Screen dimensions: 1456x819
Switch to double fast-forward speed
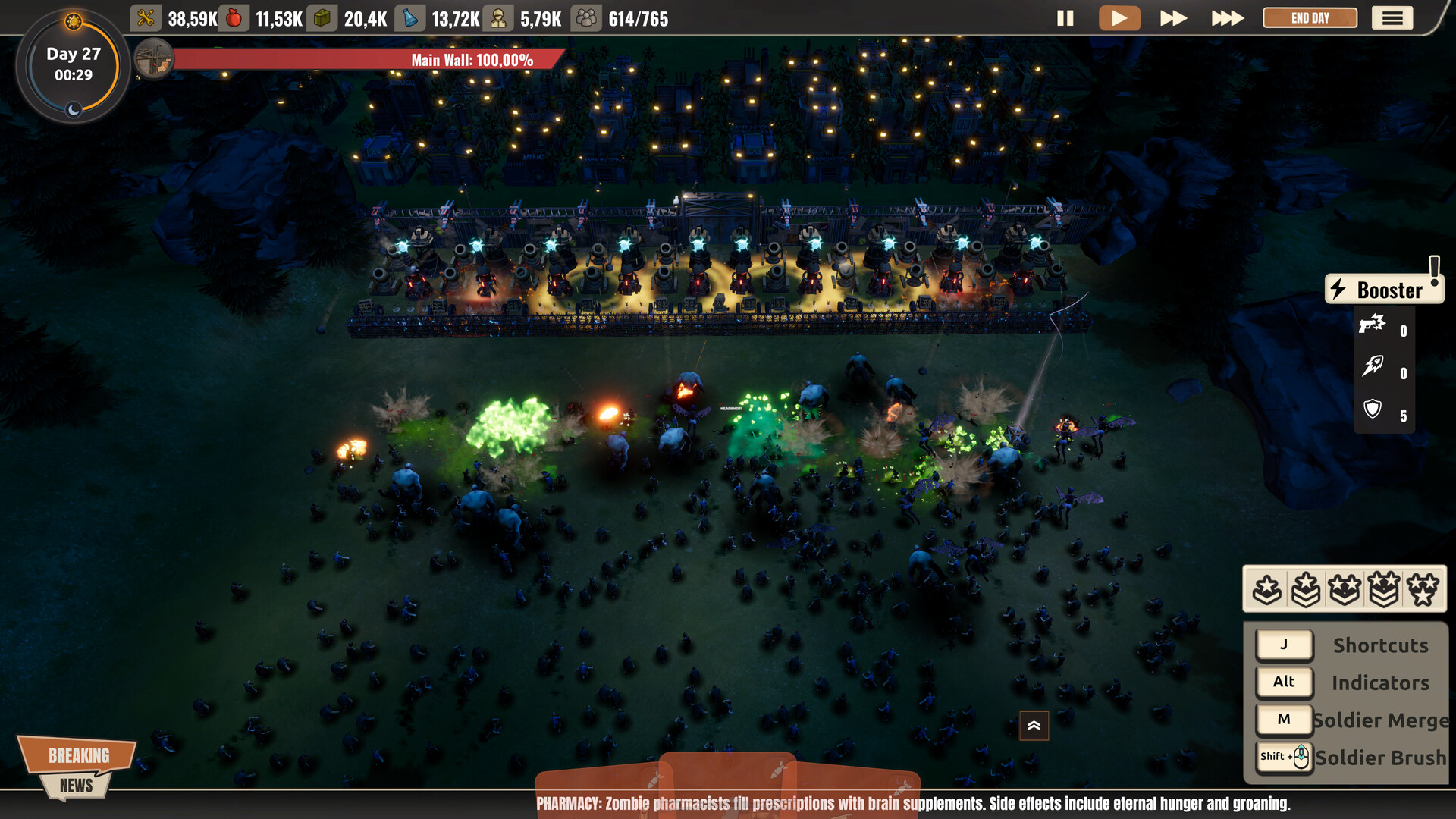pyautogui.click(x=1173, y=18)
